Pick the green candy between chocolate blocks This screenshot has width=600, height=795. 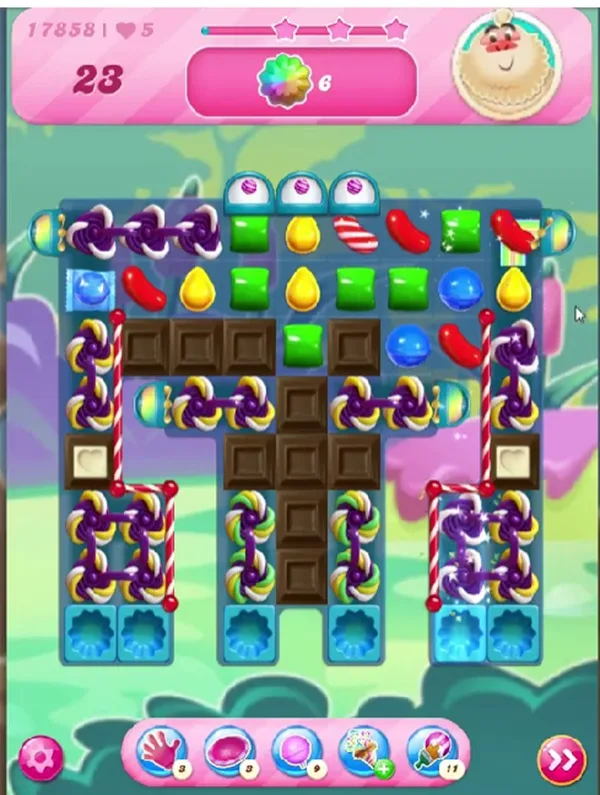click(x=302, y=343)
